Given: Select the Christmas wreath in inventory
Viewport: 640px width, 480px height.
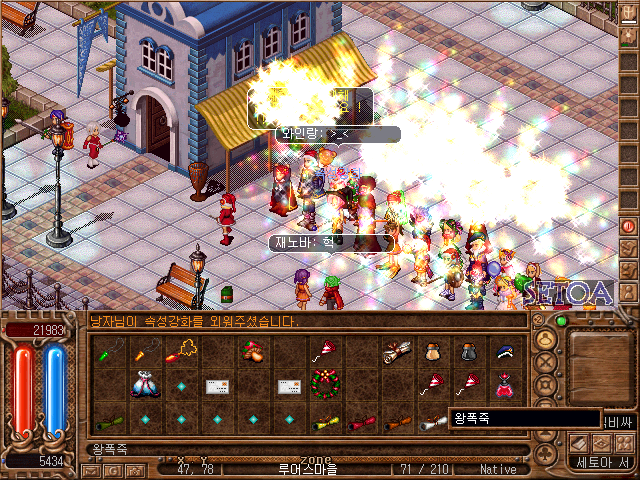Looking at the screenshot, I should coord(325,384).
